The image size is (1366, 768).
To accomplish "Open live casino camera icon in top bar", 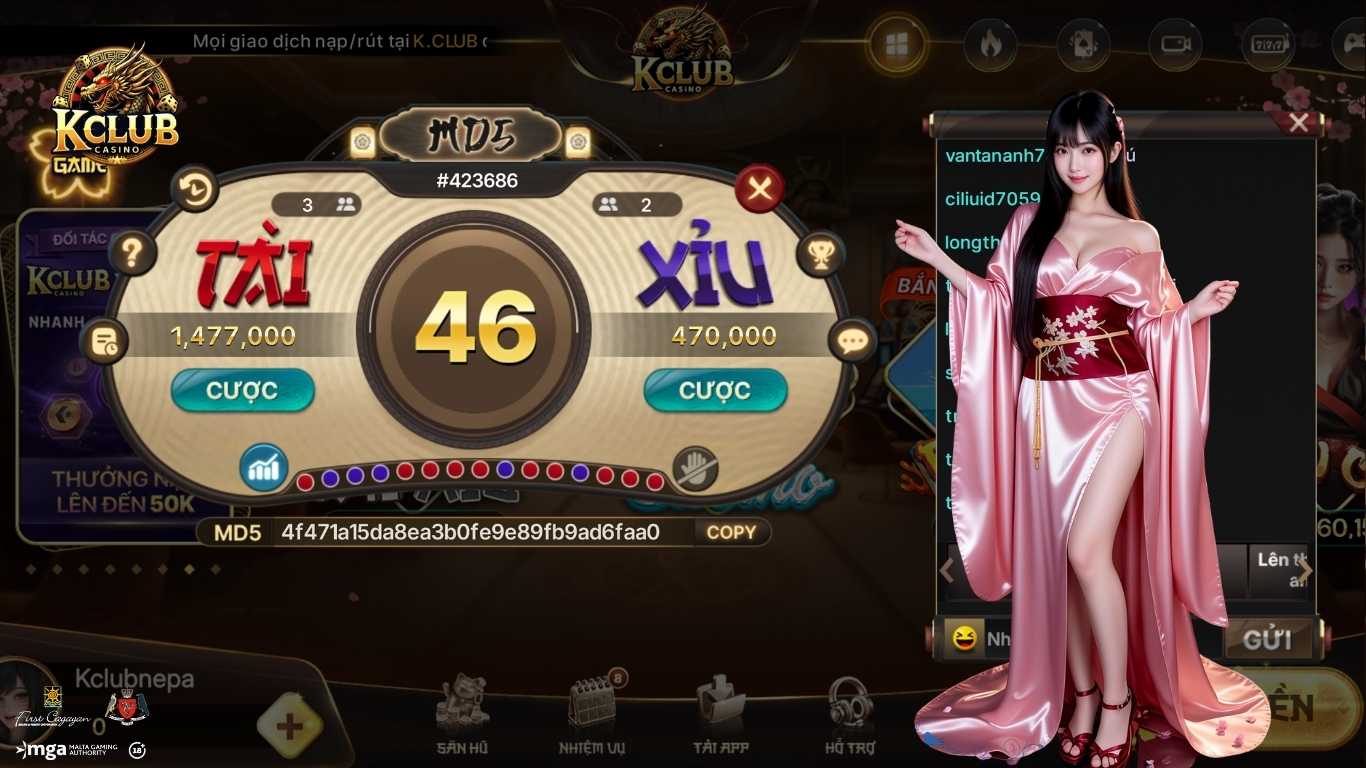I will (x=1175, y=45).
